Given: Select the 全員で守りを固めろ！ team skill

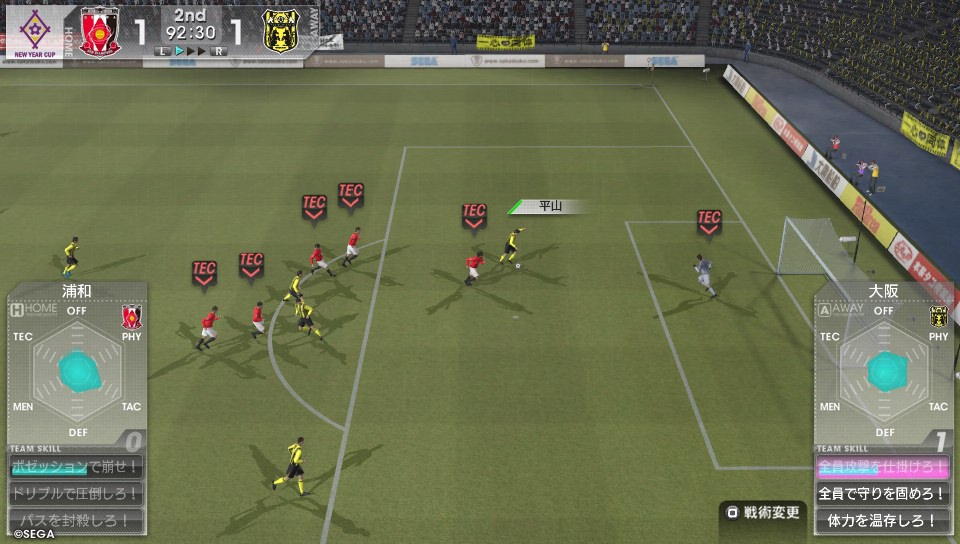Looking at the screenshot, I should pos(883,494).
